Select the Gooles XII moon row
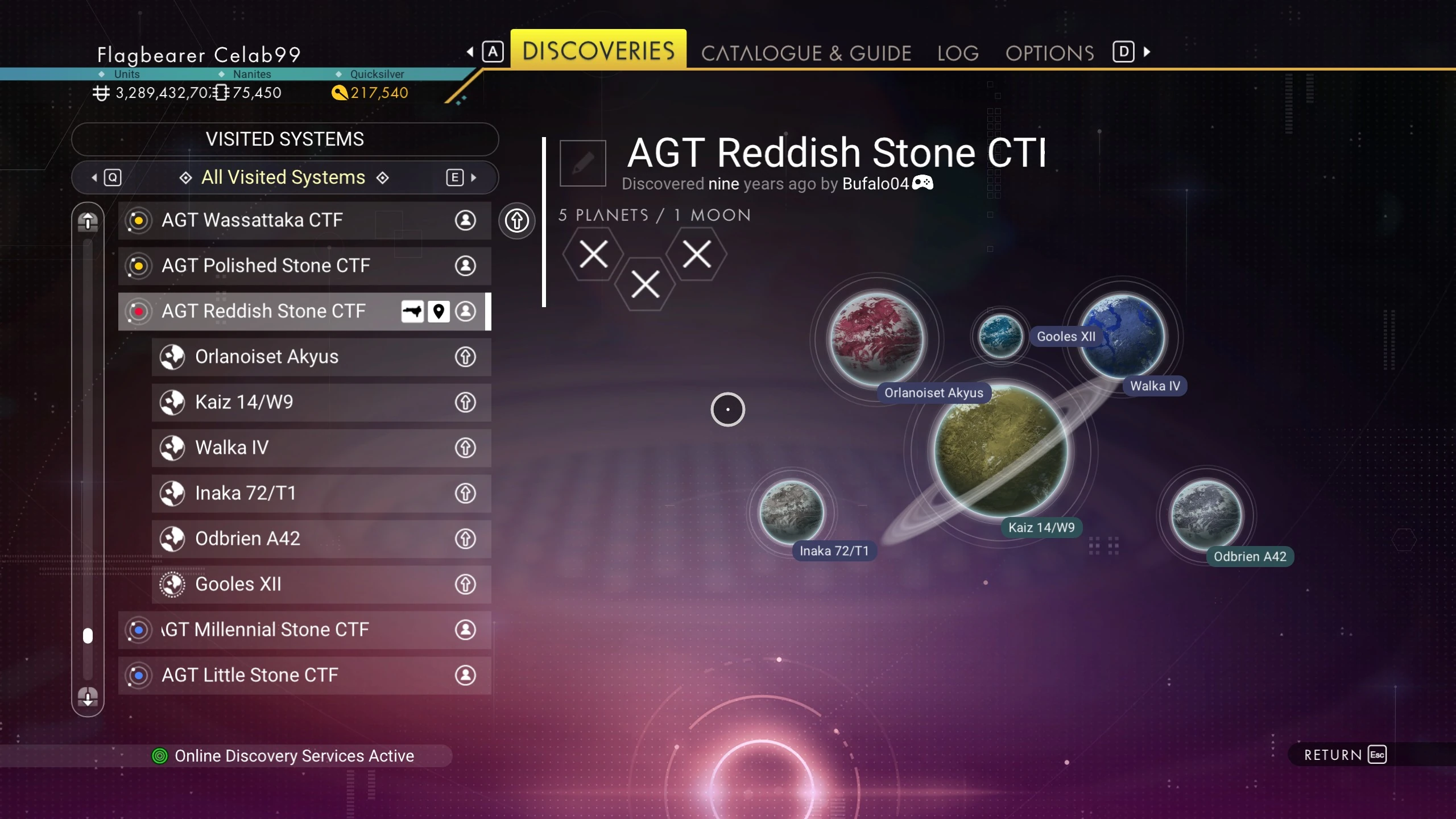 click(x=321, y=584)
